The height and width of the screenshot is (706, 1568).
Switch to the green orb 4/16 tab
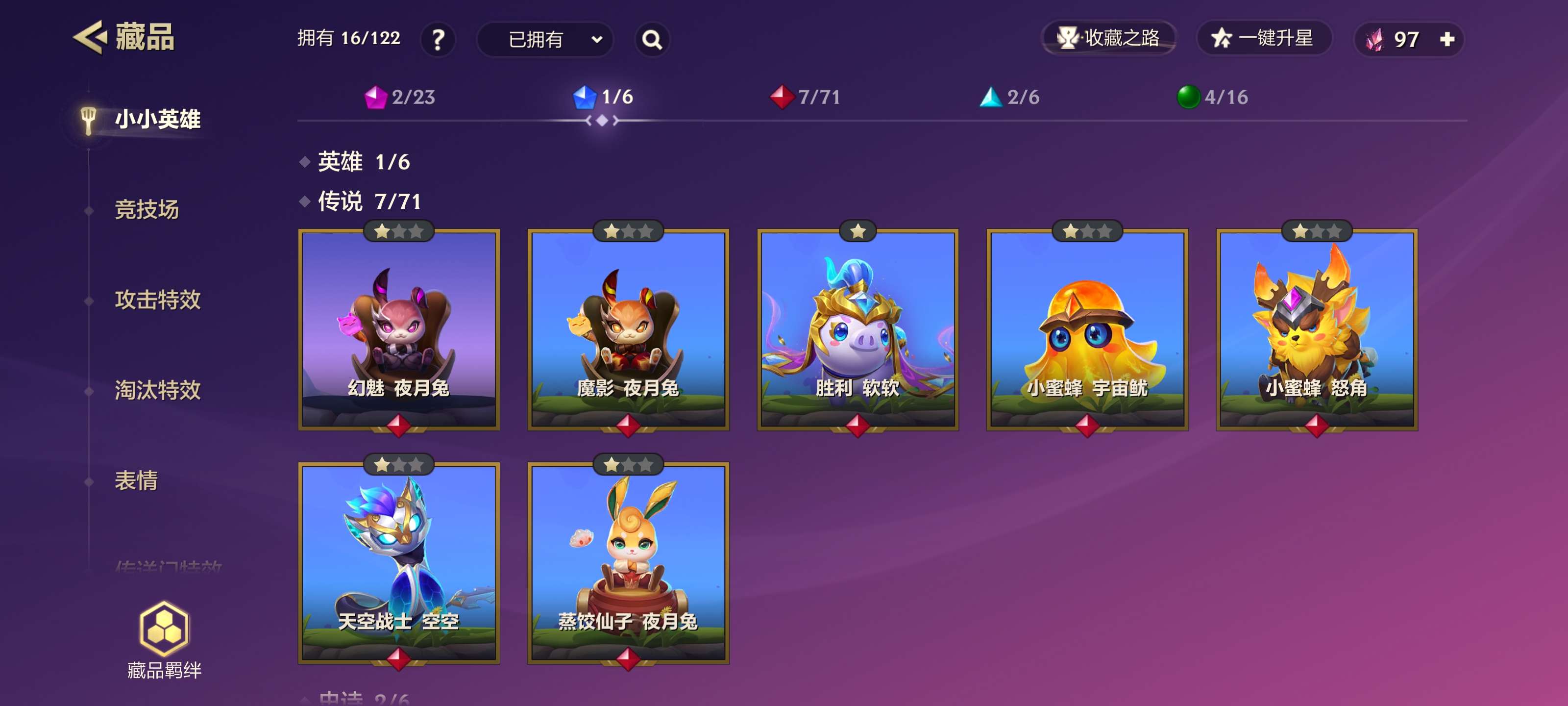1212,97
